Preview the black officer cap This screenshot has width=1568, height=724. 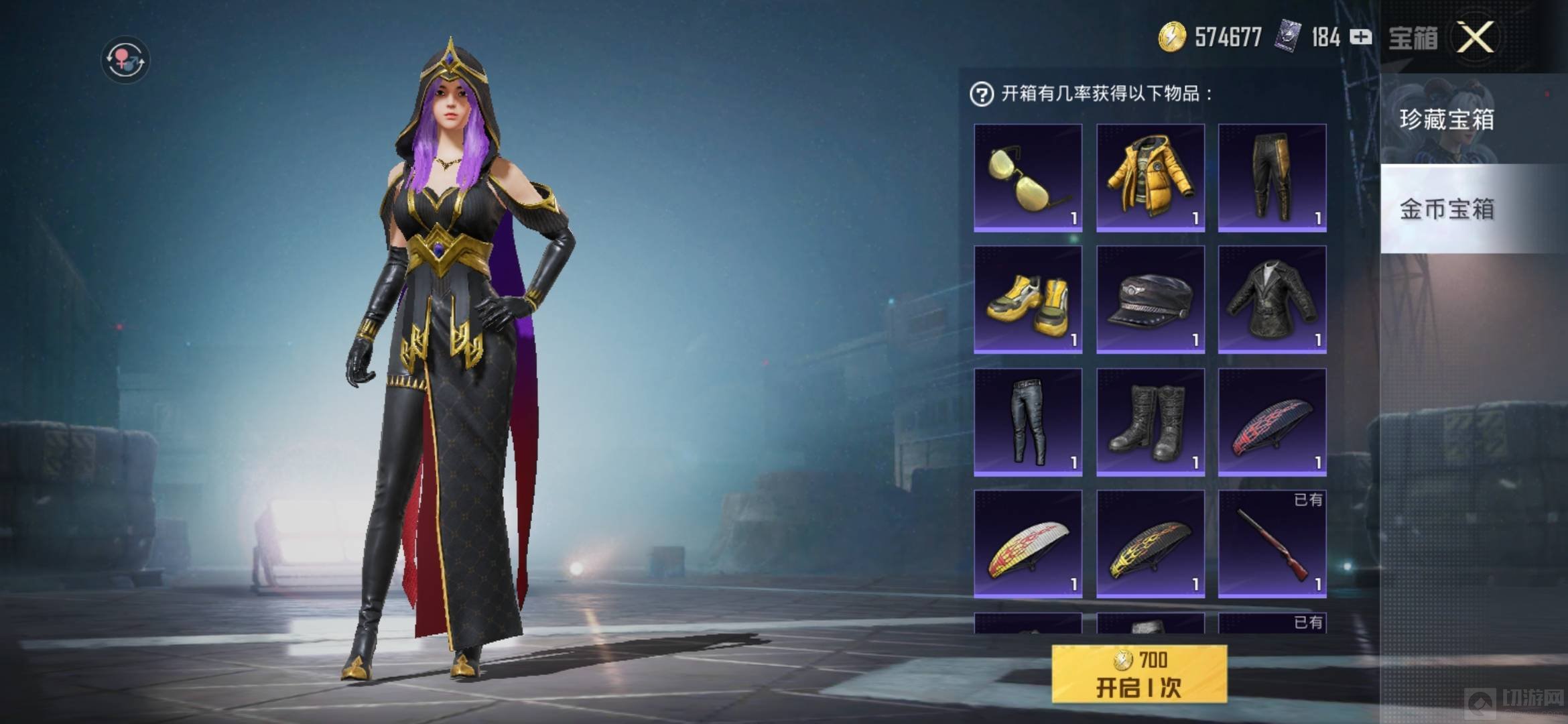click(1150, 300)
